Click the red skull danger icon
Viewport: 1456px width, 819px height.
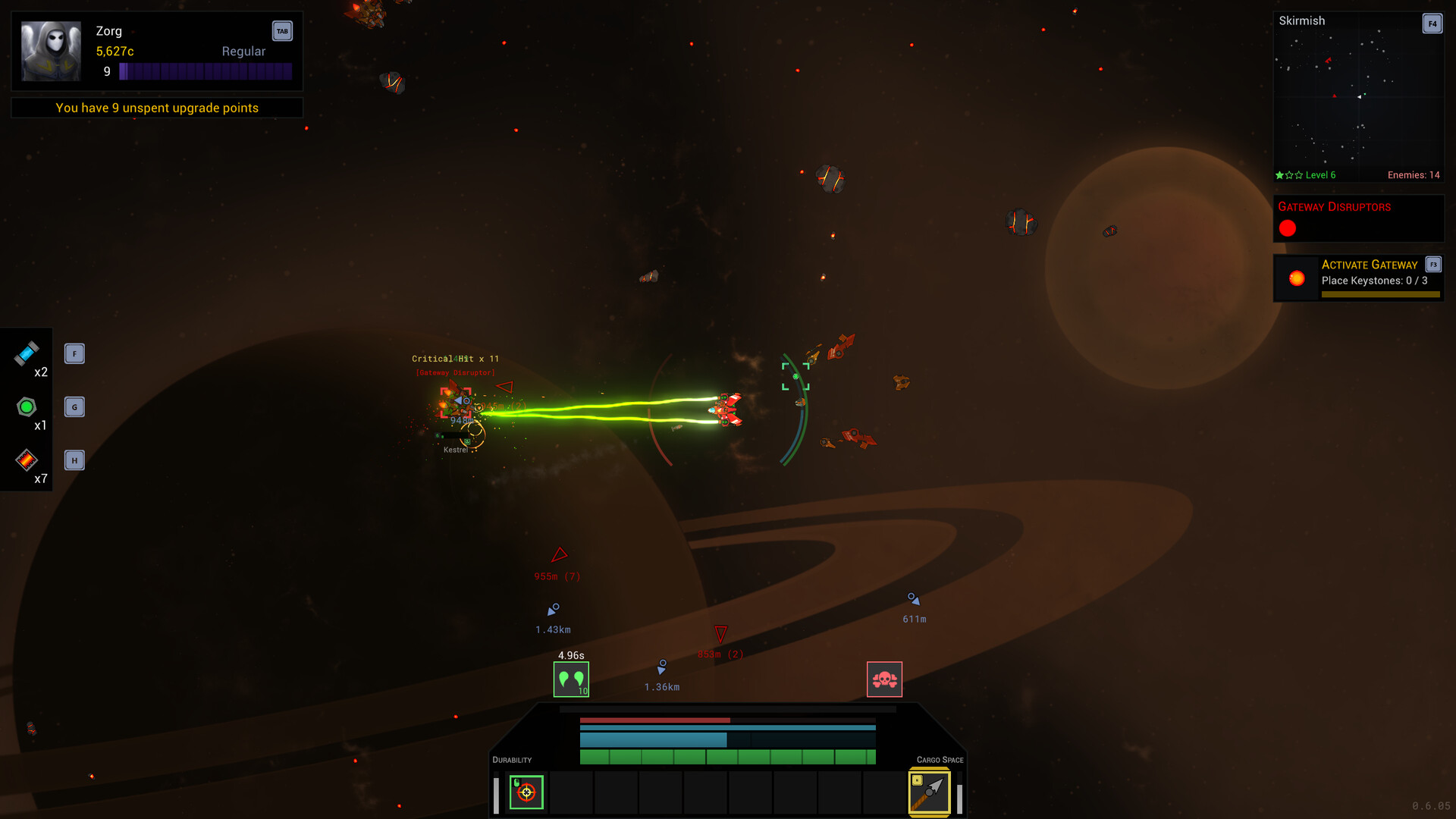(884, 679)
